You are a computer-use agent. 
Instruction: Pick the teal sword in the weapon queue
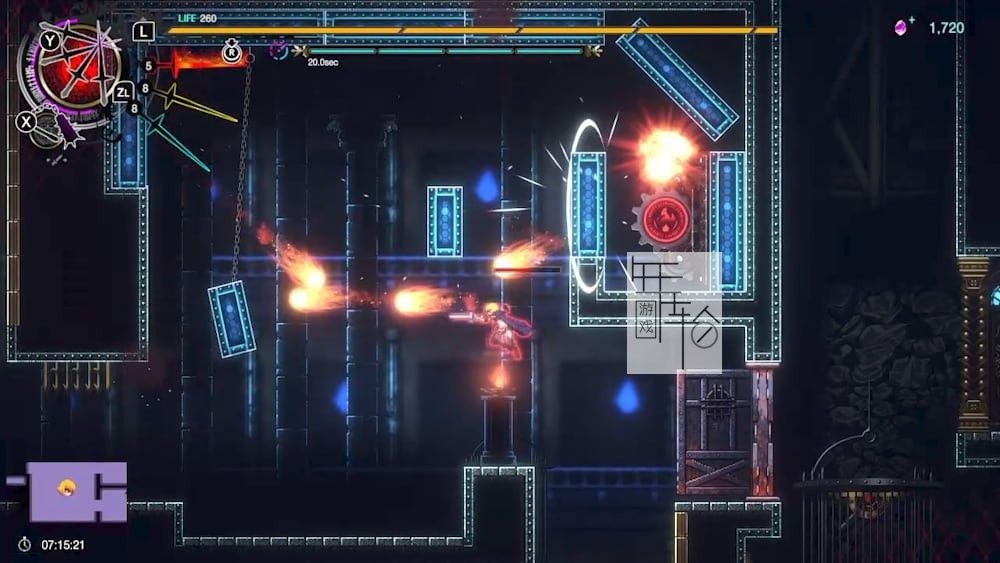[178, 142]
